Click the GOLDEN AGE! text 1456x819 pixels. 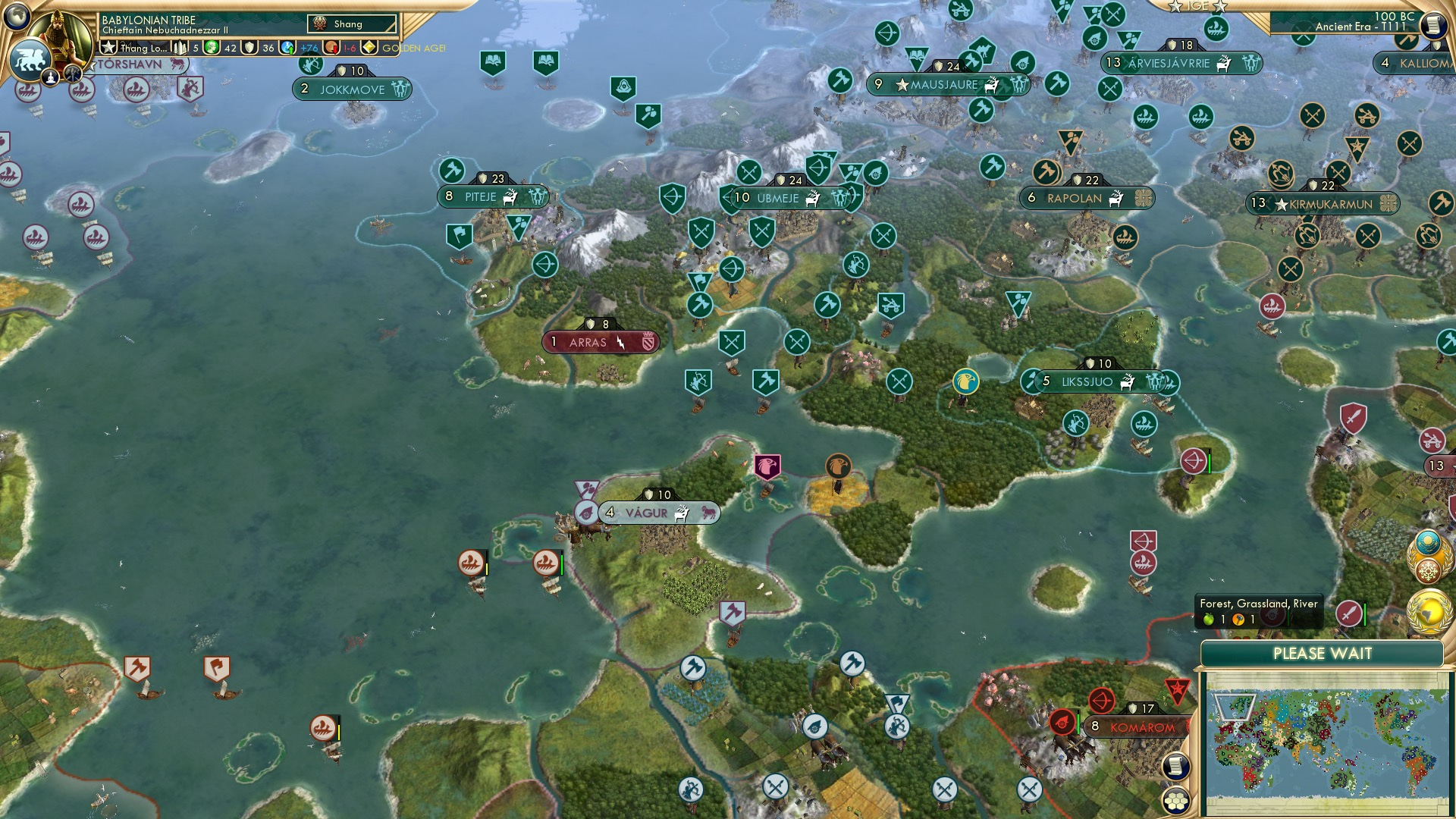(x=413, y=49)
